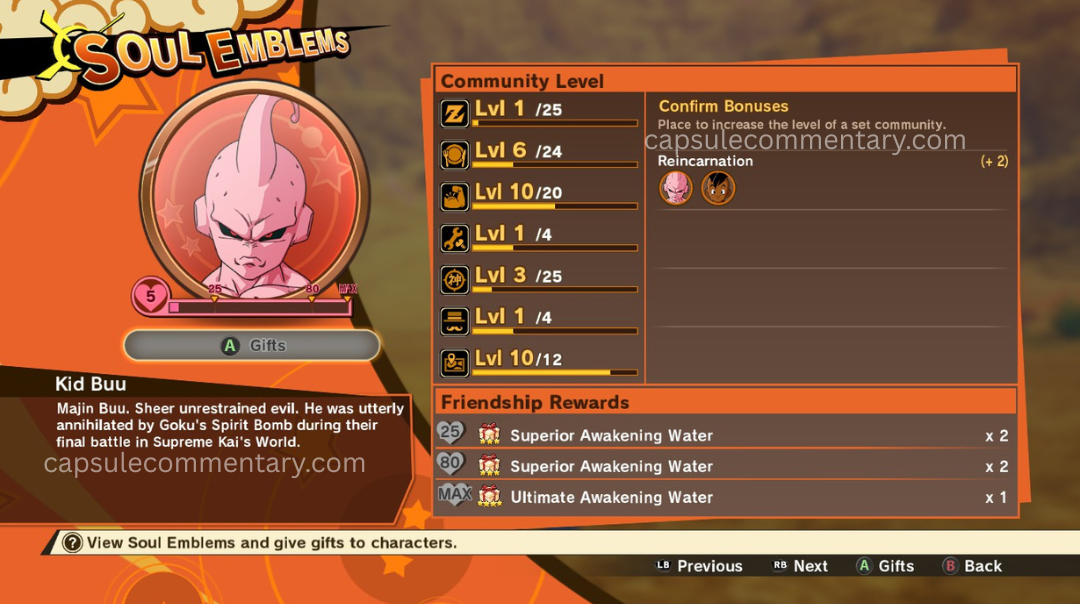Open the Gifts button under Kid Buu

click(252, 345)
